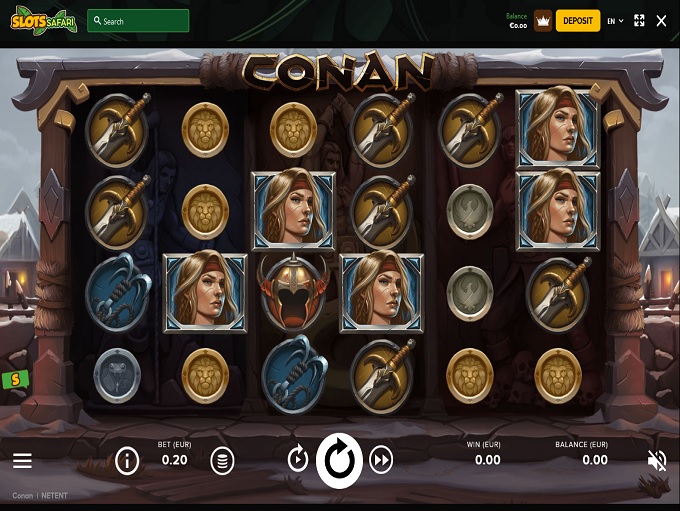680x511 pixels.
Task: Open the autoplay options
Action: point(298,460)
